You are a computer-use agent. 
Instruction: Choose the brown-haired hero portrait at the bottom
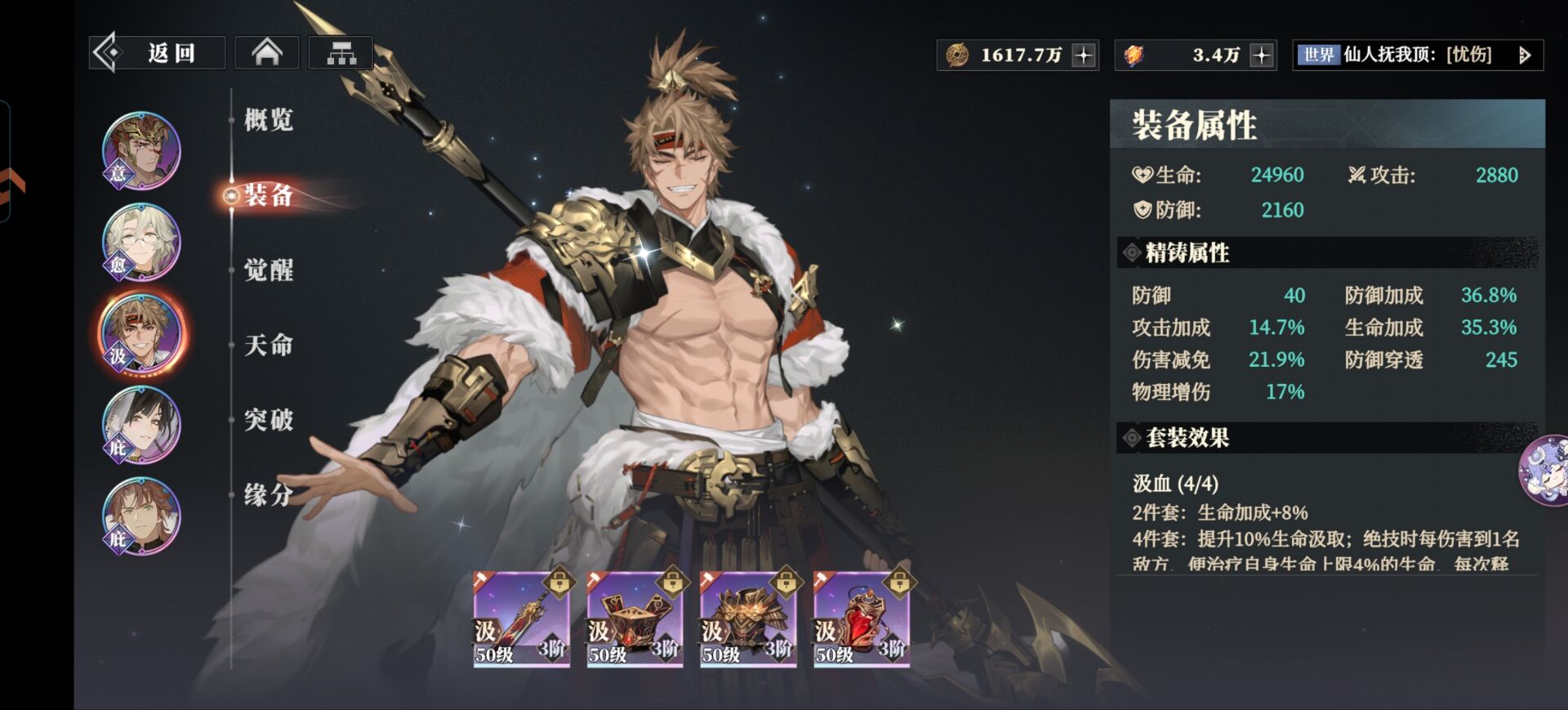(141, 516)
